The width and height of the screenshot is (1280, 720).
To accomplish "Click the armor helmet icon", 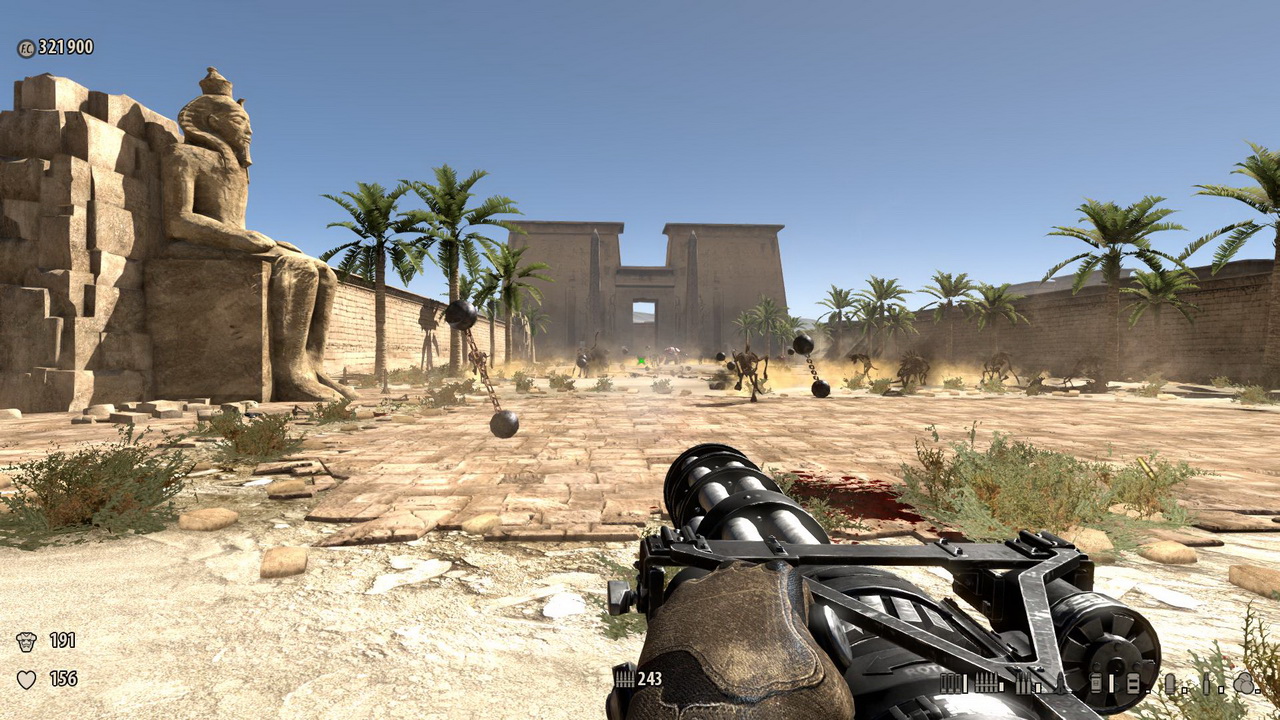I will tap(27, 641).
